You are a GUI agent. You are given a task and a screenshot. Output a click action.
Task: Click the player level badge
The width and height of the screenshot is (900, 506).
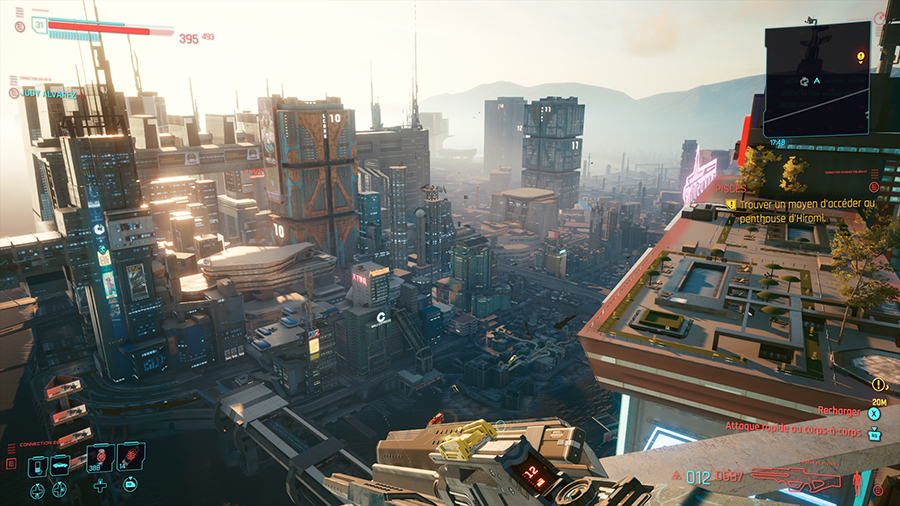(x=40, y=25)
